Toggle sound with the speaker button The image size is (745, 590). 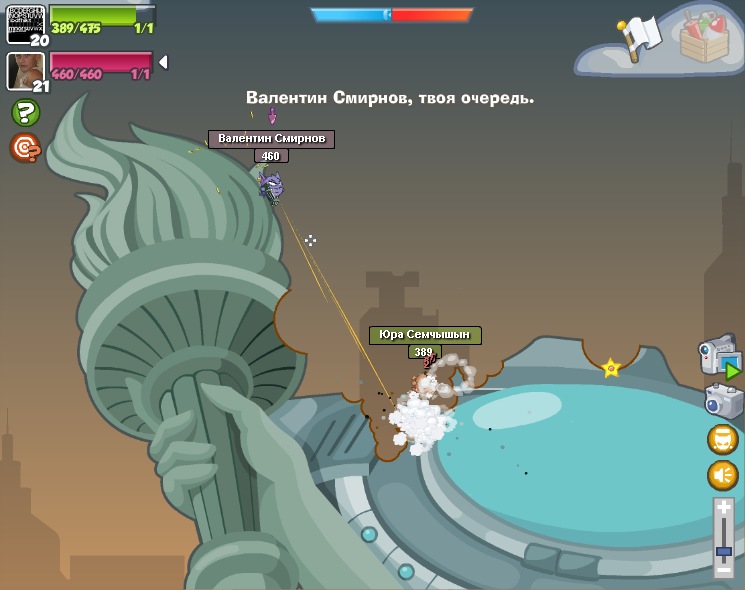[723, 475]
